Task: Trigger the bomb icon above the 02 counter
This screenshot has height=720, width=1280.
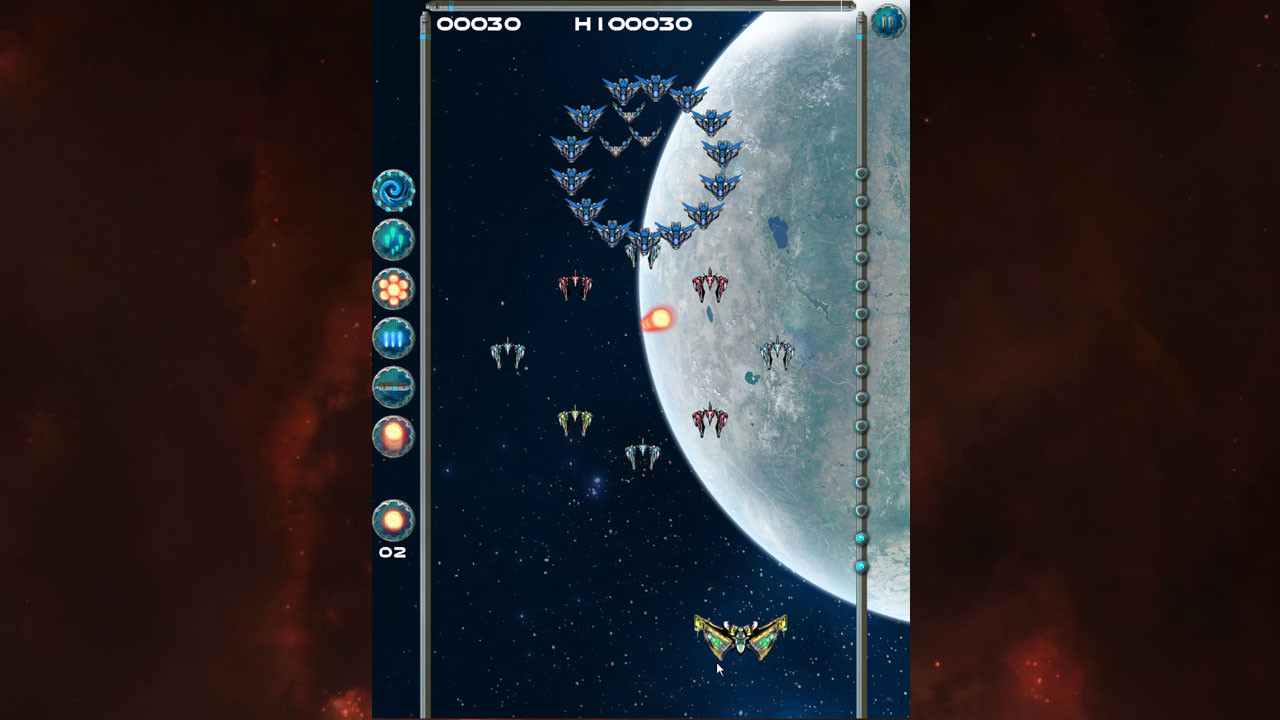Action: click(x=394, y=518)
